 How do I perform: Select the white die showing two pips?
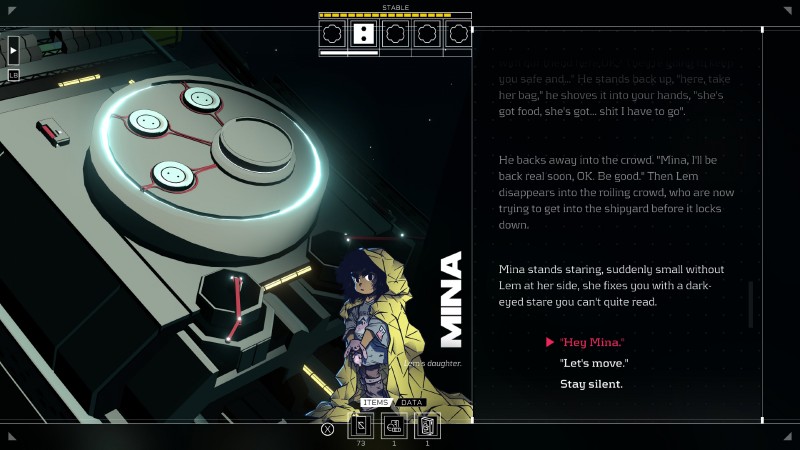[x=364, y=35]
